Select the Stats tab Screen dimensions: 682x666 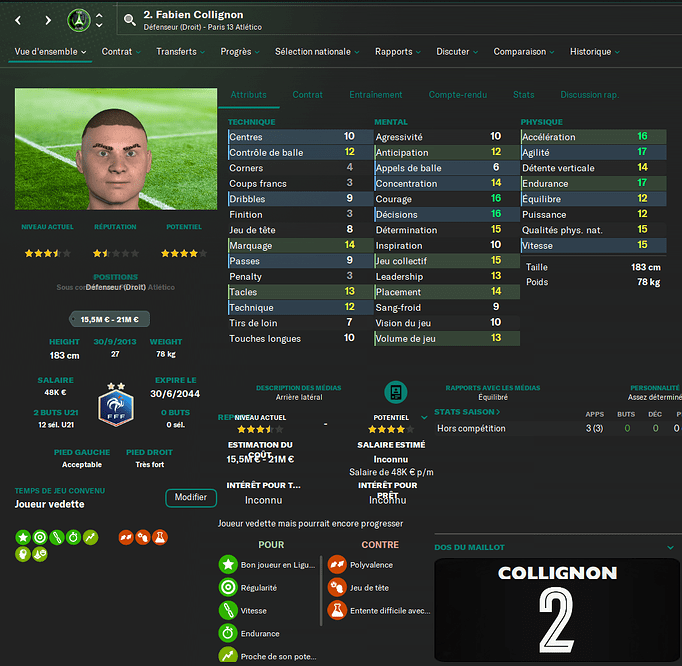pyautogui.click(x=523, y=95)
